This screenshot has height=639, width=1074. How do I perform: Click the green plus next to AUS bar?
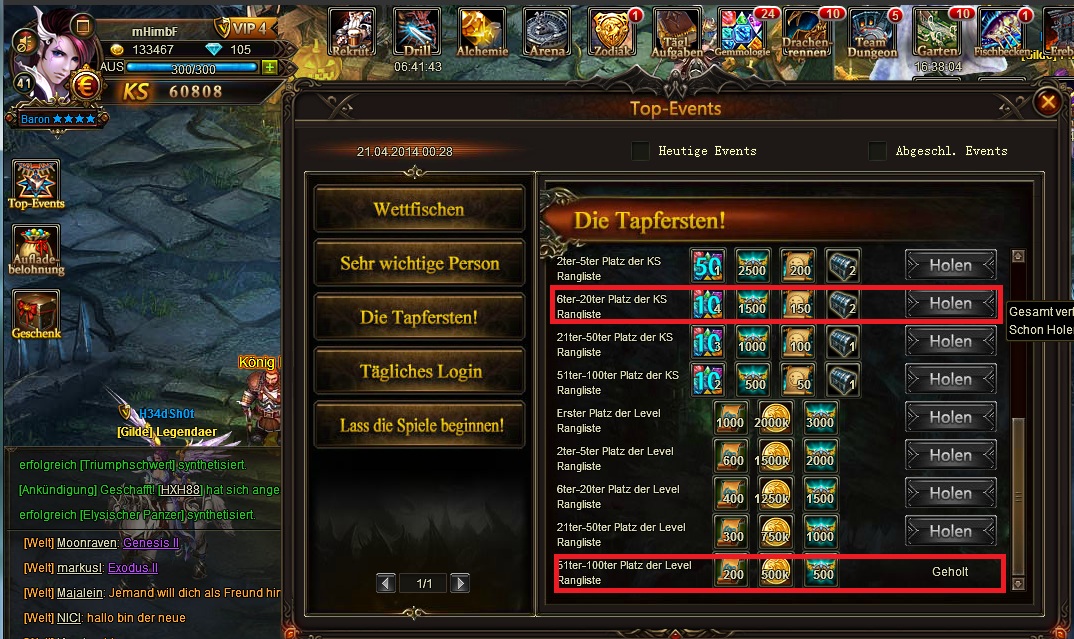[269, 67]
